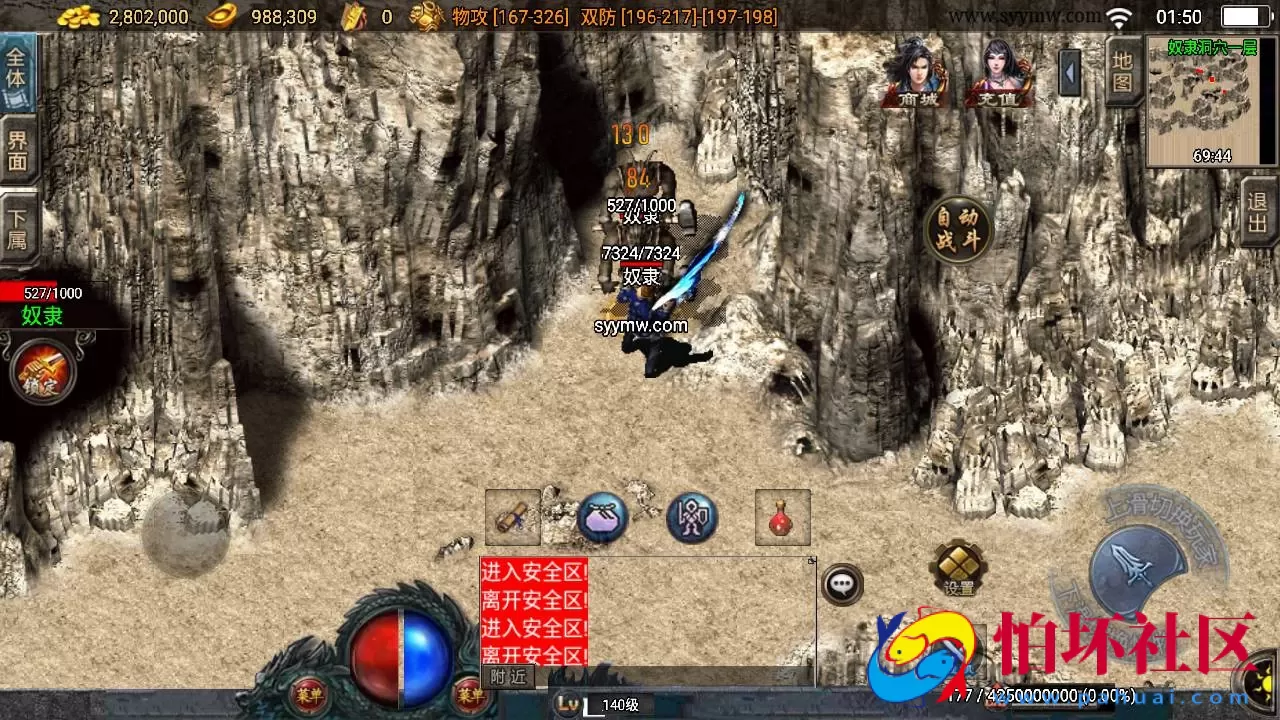This screenshot has height=720, width=1280.
Task: Toggle the speech bubble chat icon
Action: tap(841, 584)
